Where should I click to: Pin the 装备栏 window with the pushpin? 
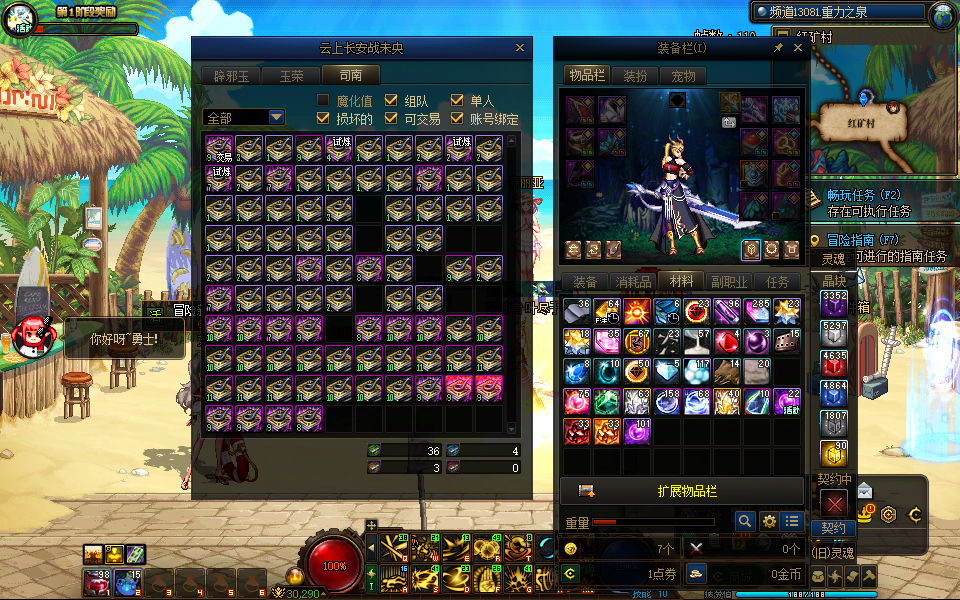click(x=778, y=47)
